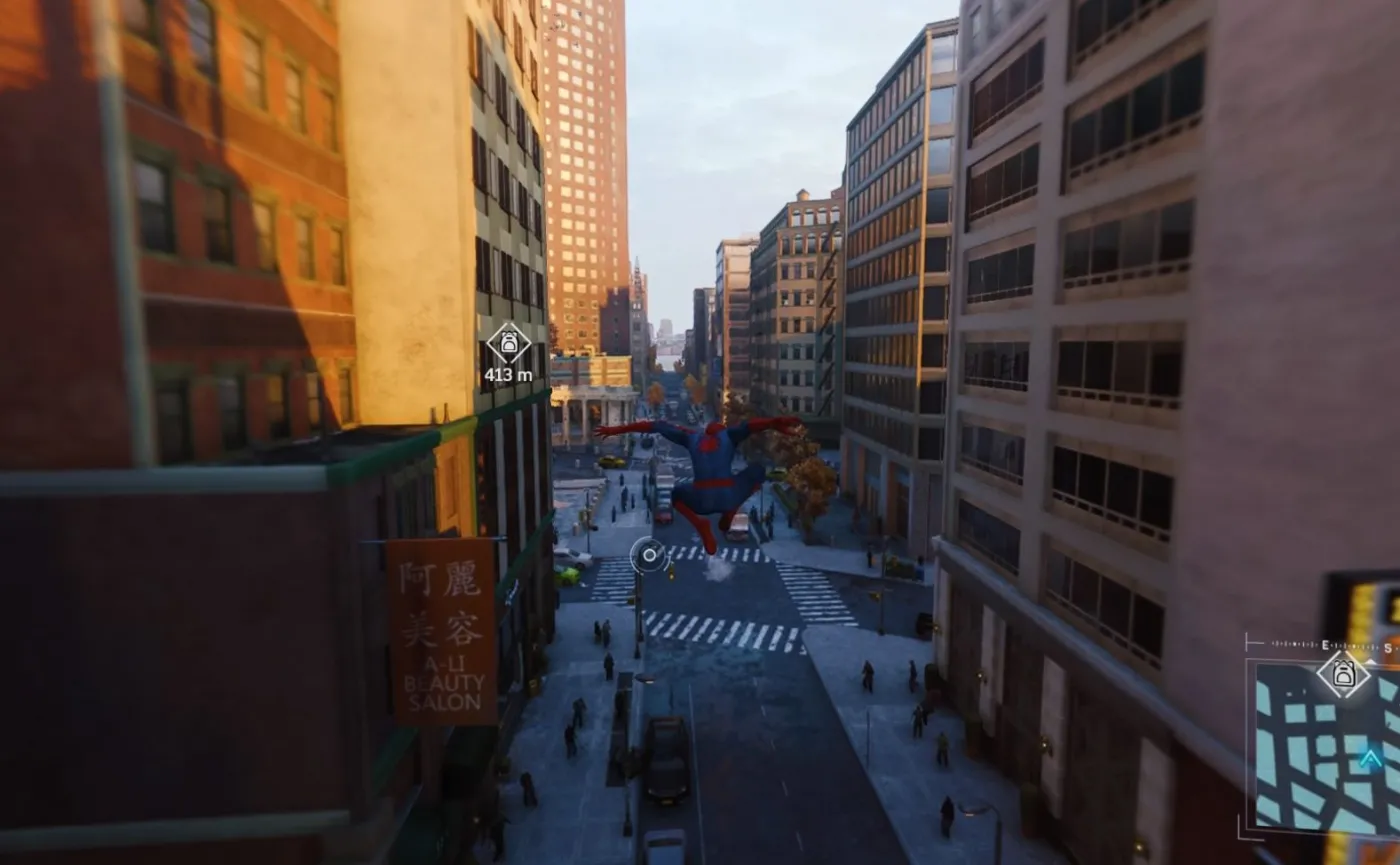
Task: Click the S marker on the compass bar
Action: tap(1389, 645)
